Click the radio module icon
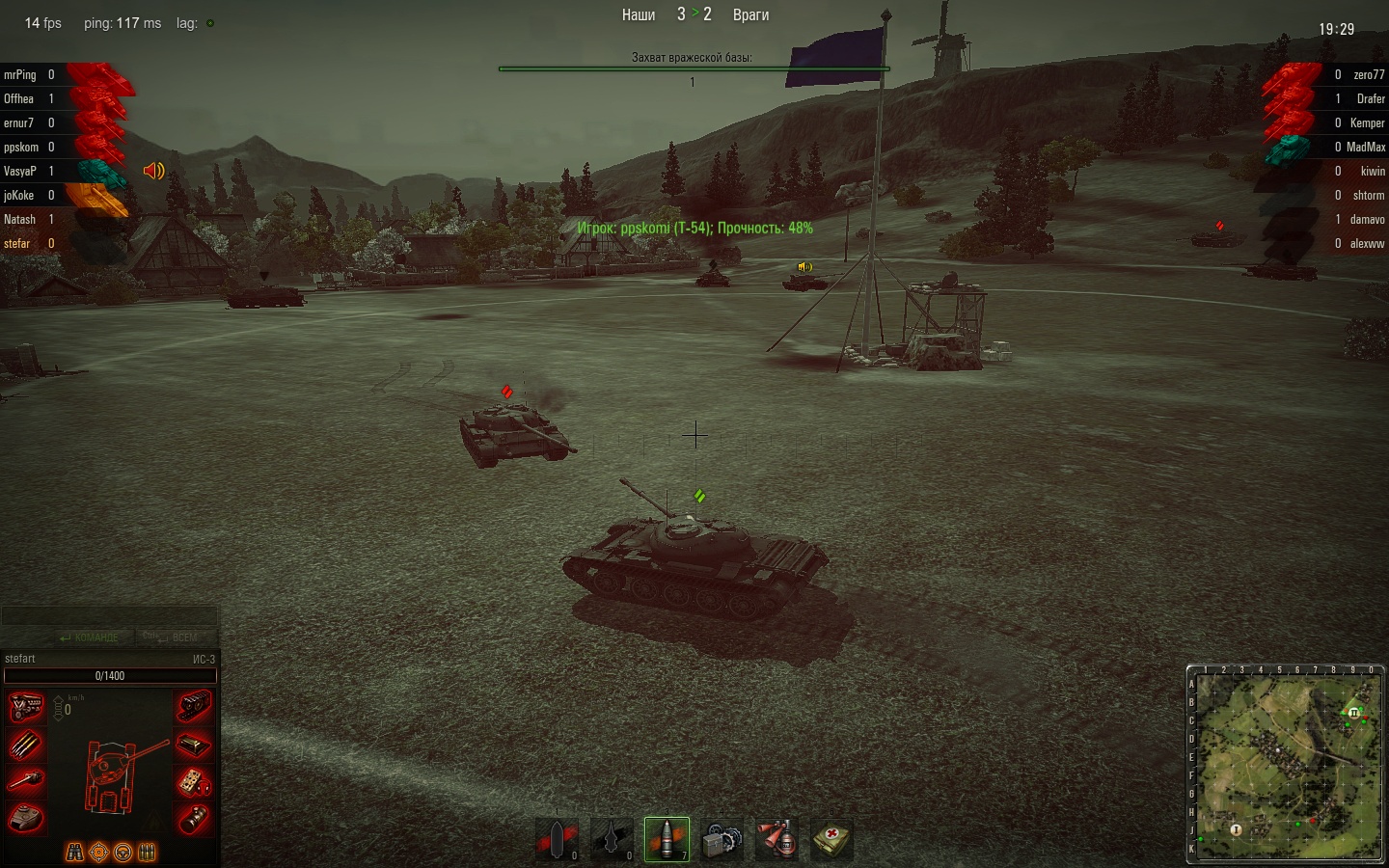1389x868 pixels. pos(193,745)
